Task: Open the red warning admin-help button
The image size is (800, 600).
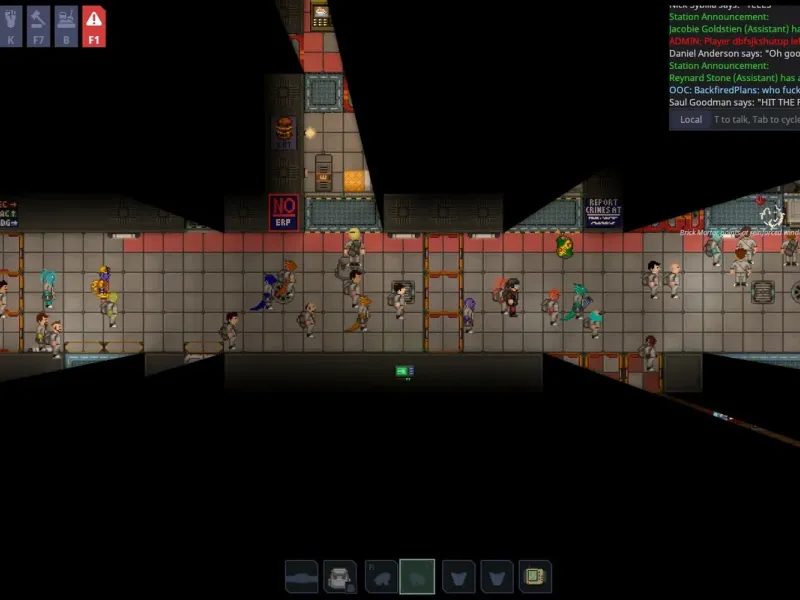Action: pyautogui.click(x=93, y=26)
